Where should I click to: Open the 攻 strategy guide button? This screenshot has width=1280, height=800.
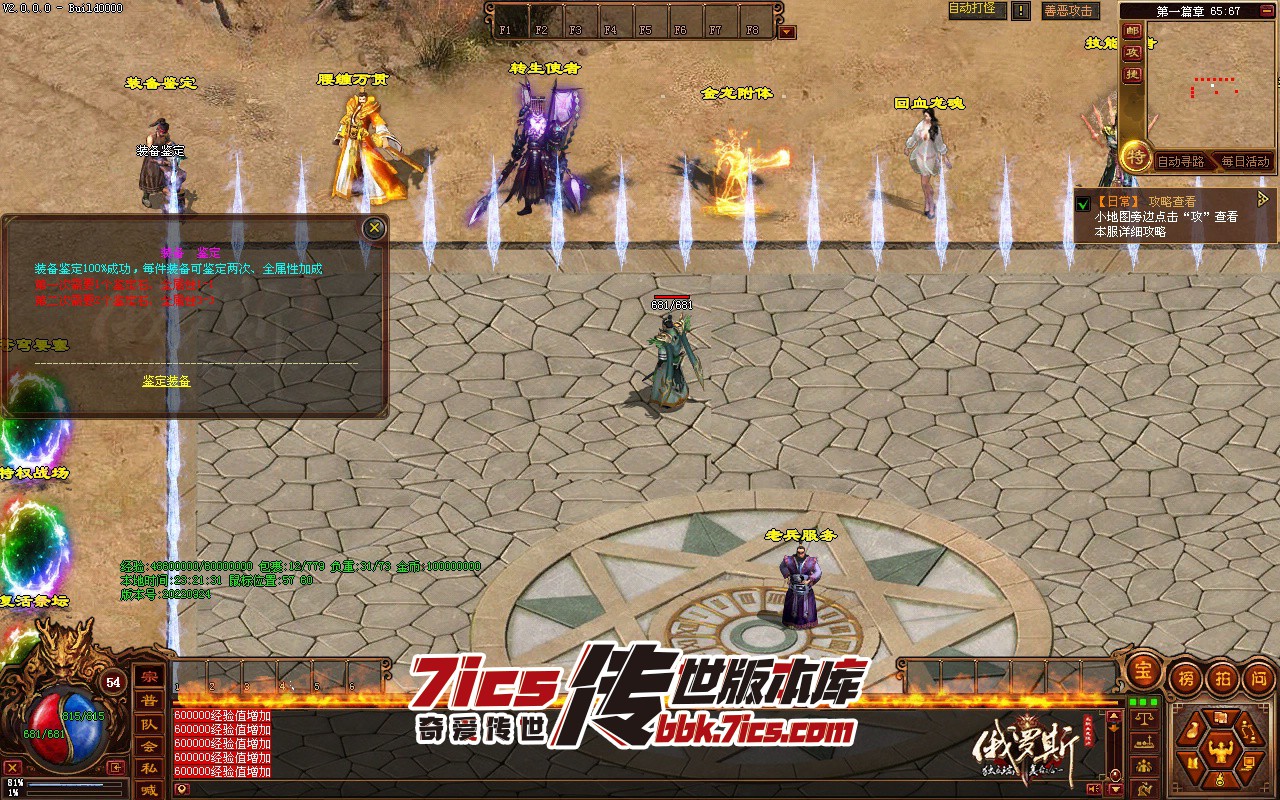pyautogui.click(x=1132, y=52)
